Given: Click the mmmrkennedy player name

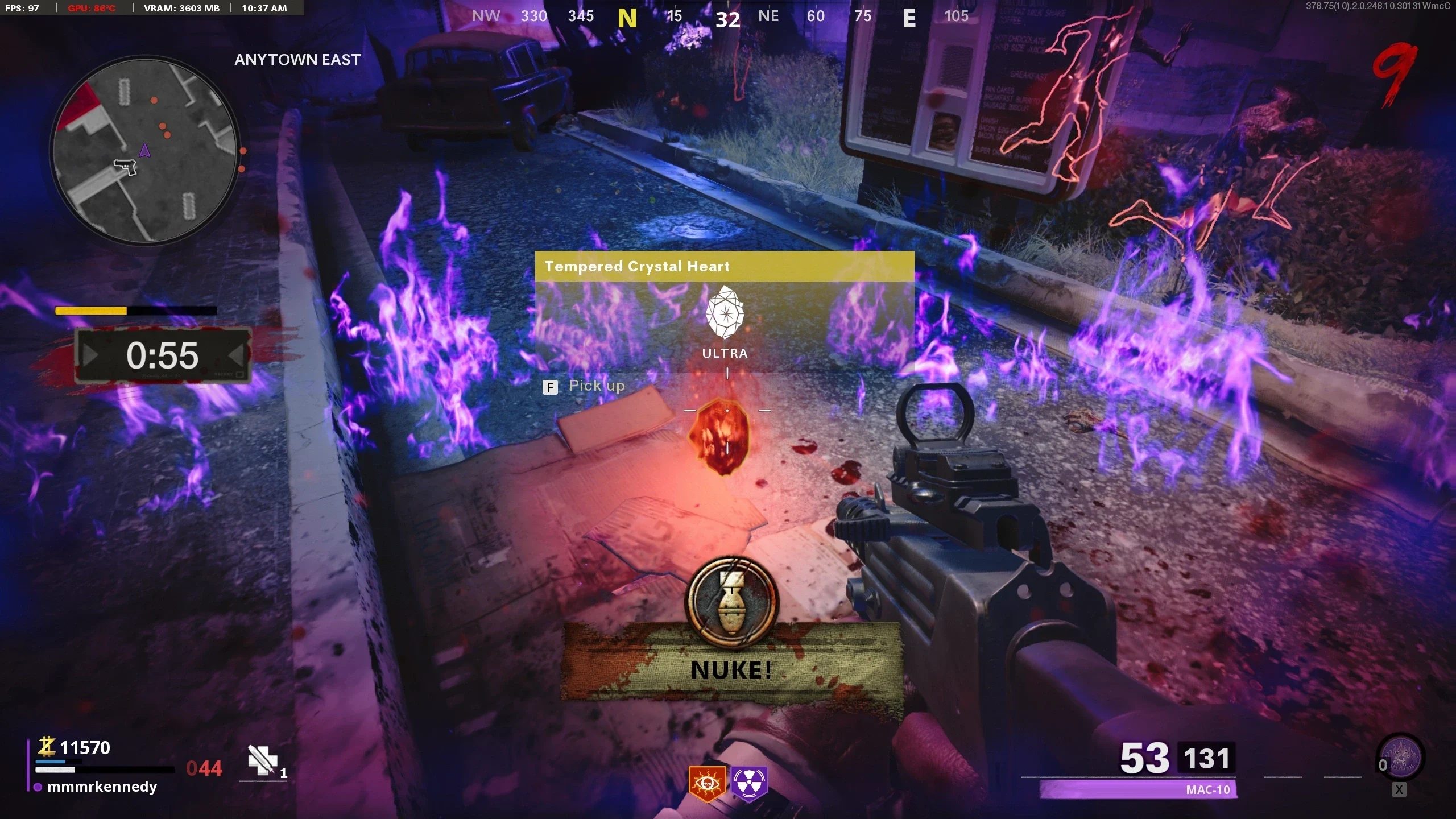Looking at the screenshot, I should (102, 787).
